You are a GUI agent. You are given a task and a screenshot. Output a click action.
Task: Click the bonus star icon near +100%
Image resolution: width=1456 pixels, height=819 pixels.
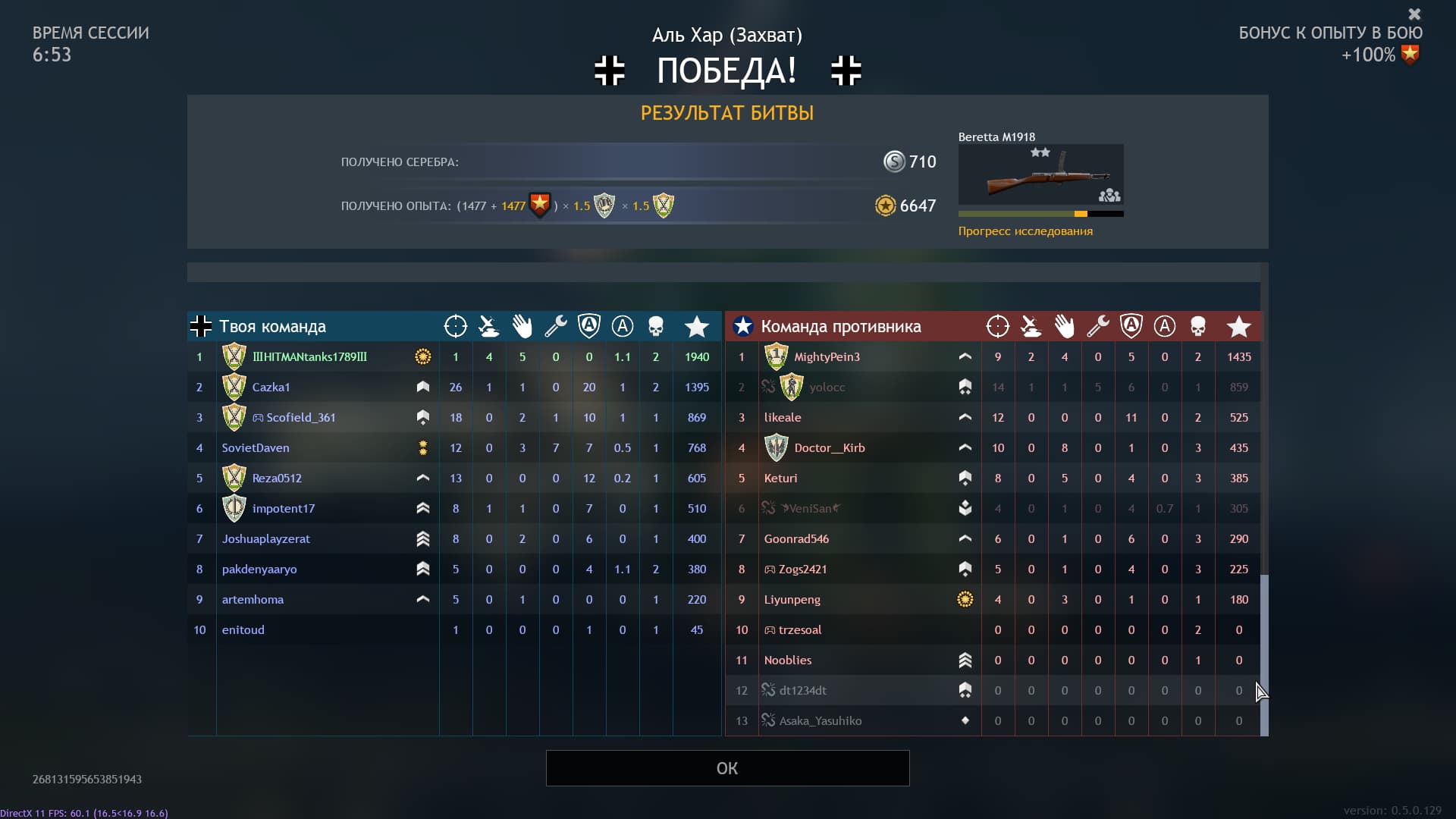coord(1411,55)
